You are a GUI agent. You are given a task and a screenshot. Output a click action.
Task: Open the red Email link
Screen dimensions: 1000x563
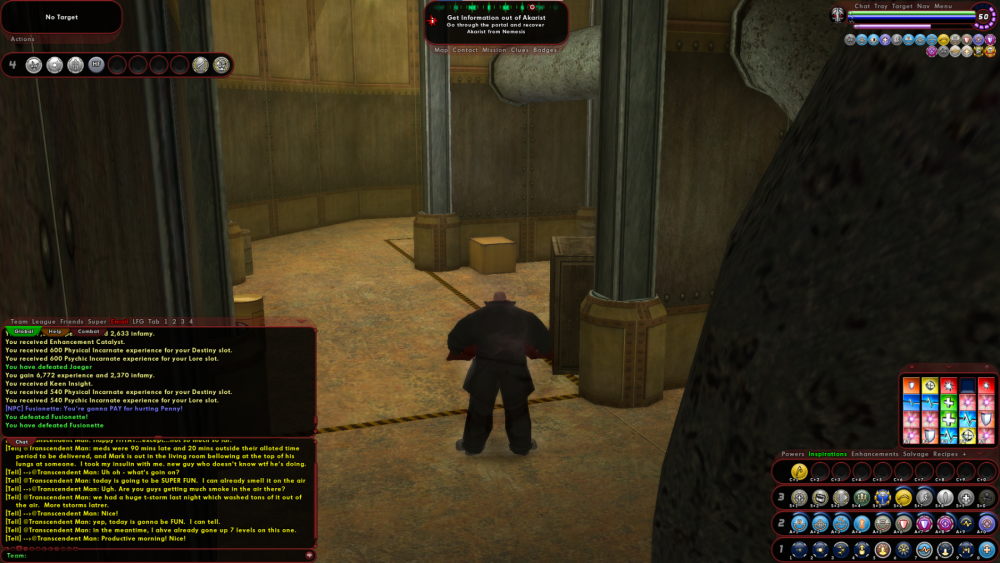pos(119,321)
